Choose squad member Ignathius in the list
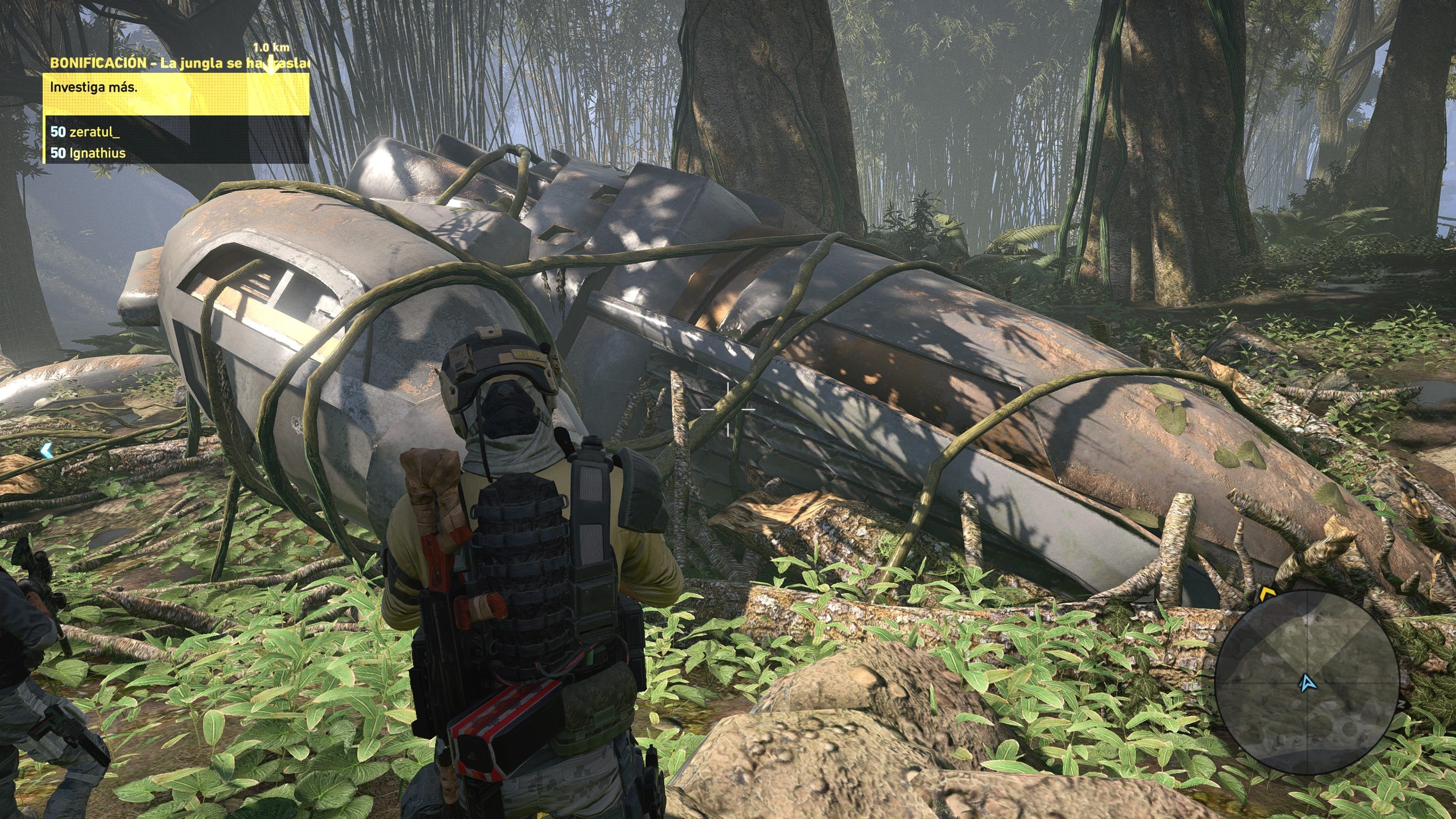The image size is (1456, 819). tap(88, 152)
